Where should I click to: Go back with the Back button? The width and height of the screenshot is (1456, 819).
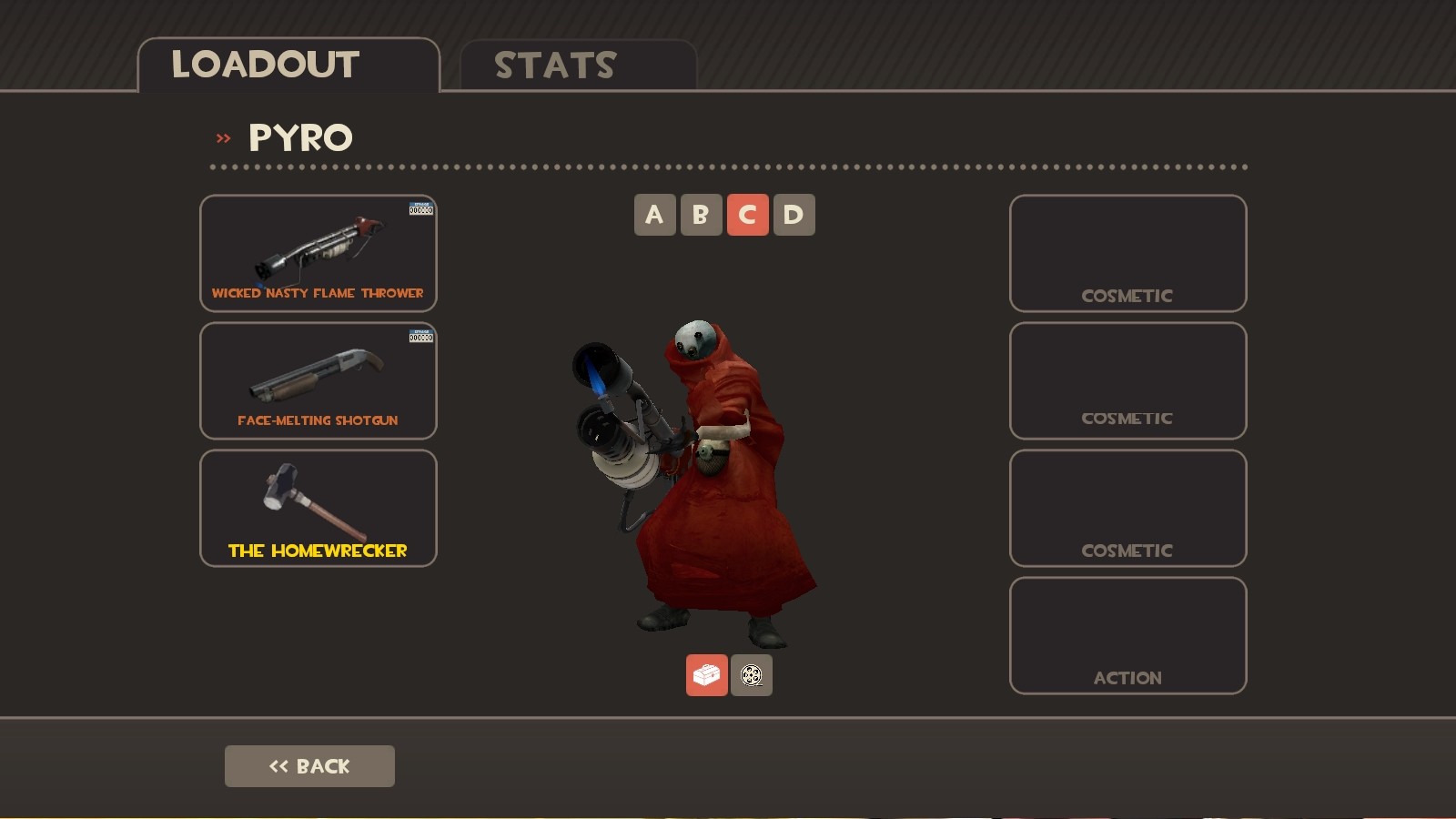click(x=309, y=766)
